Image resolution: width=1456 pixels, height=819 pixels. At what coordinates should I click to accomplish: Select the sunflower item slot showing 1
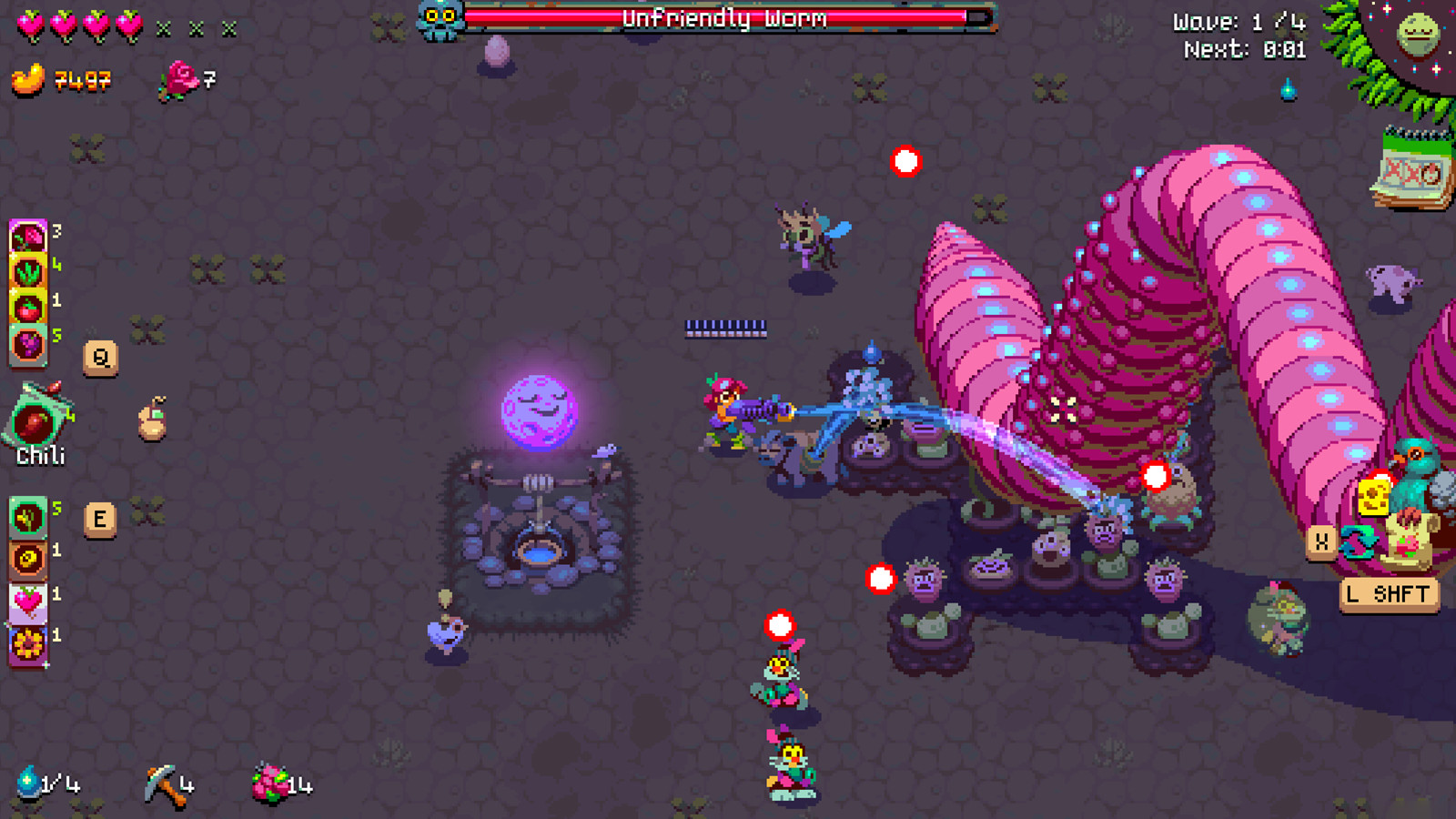click(27, 642)
